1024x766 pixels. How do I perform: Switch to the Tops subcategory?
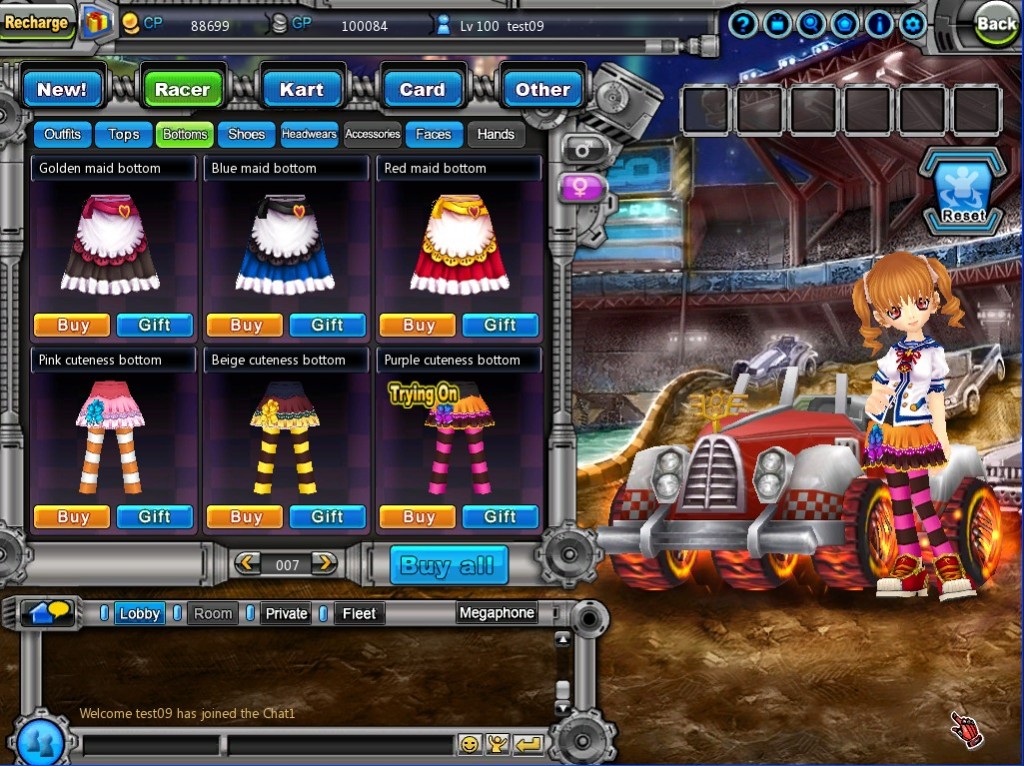coord(124,134)
